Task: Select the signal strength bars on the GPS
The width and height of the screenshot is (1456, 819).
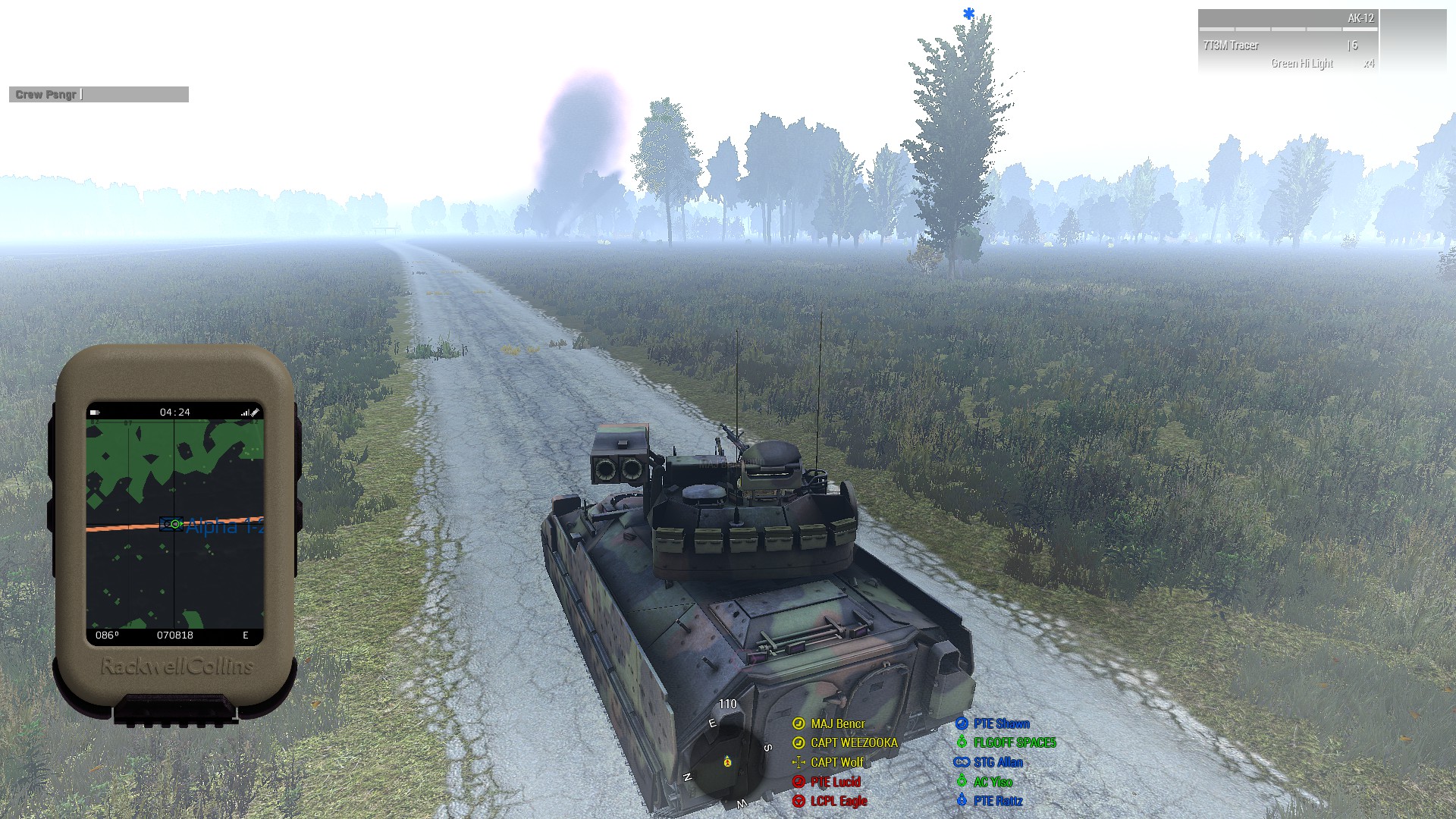Action: coord(247,412)
